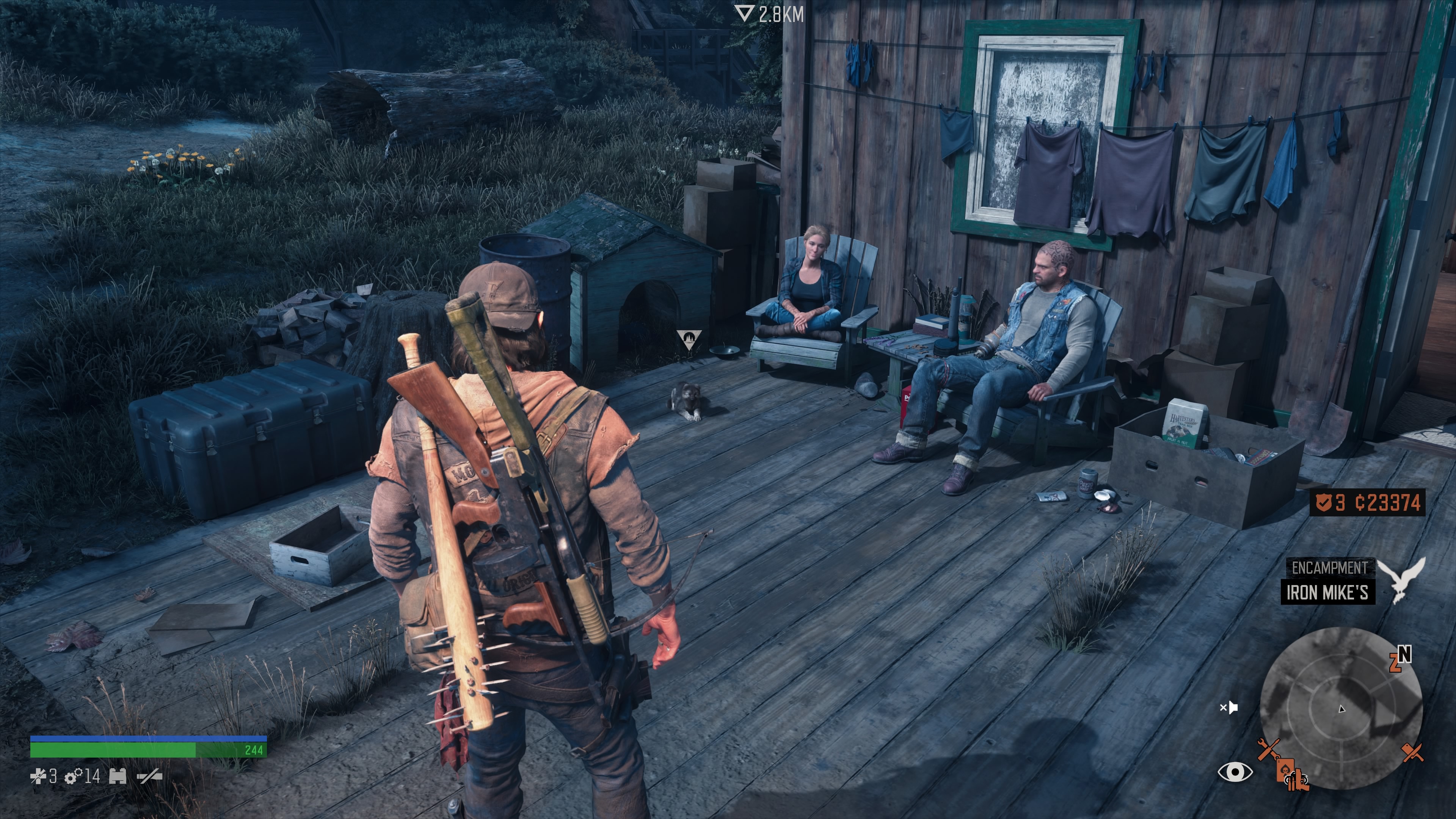Select the scrap gears icon
This screenshot has height=819, width=1456.
click(x=74, y=777)
